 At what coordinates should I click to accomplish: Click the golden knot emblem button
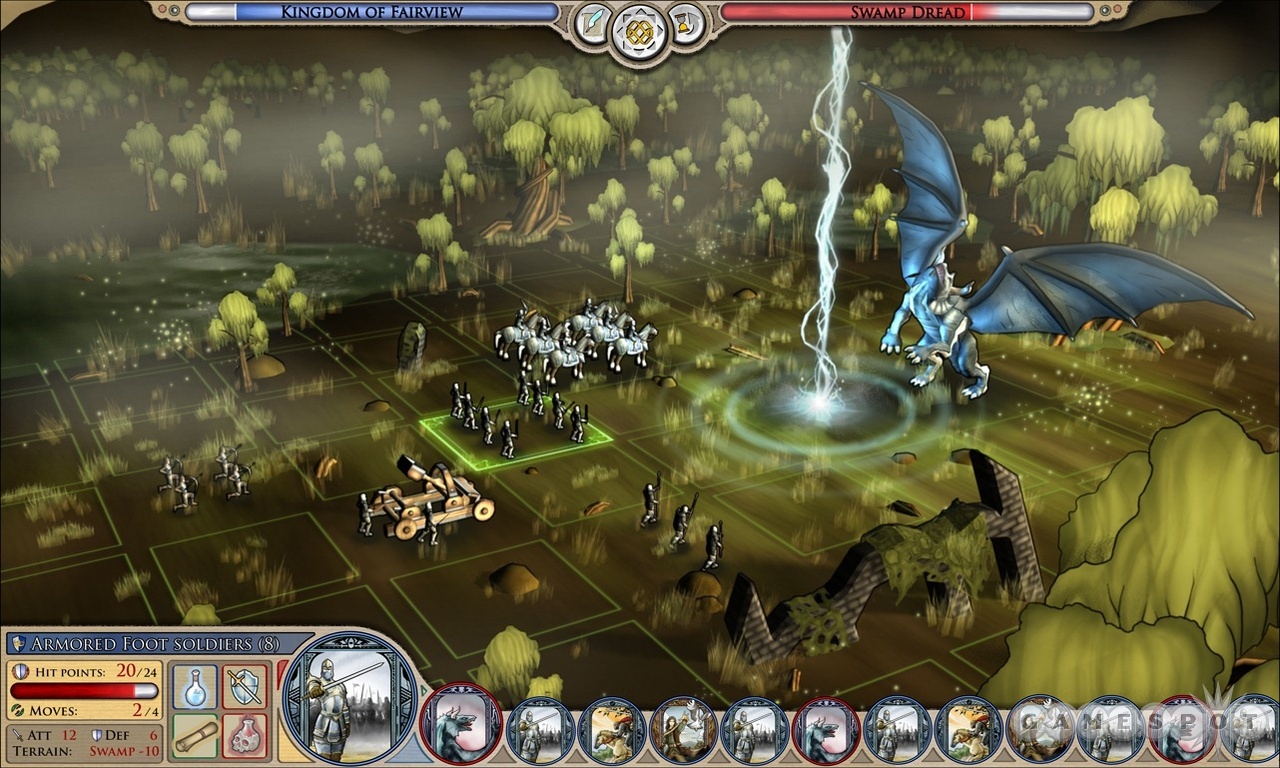point(640,31)
